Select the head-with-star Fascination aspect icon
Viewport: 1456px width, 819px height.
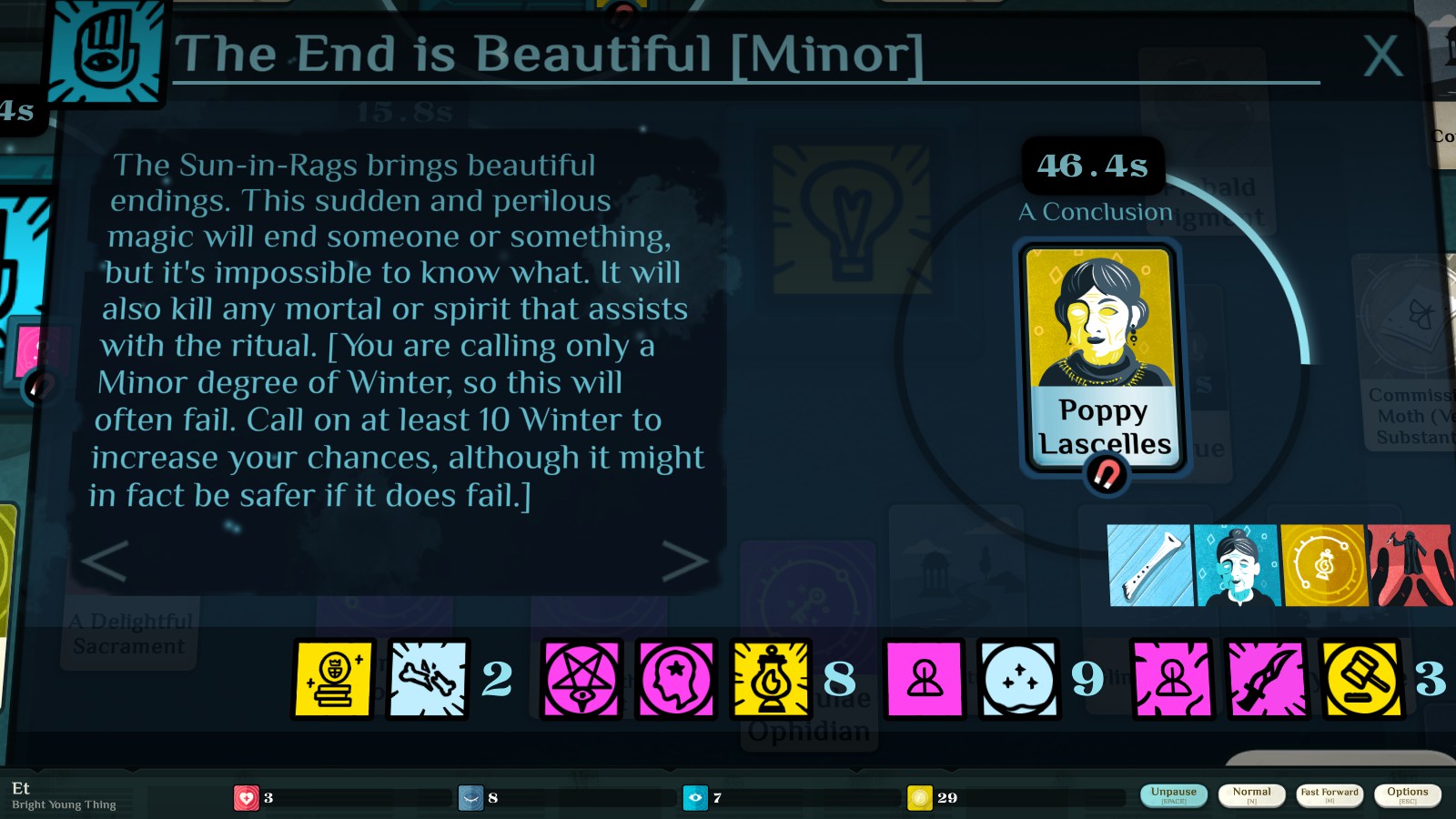674,680
